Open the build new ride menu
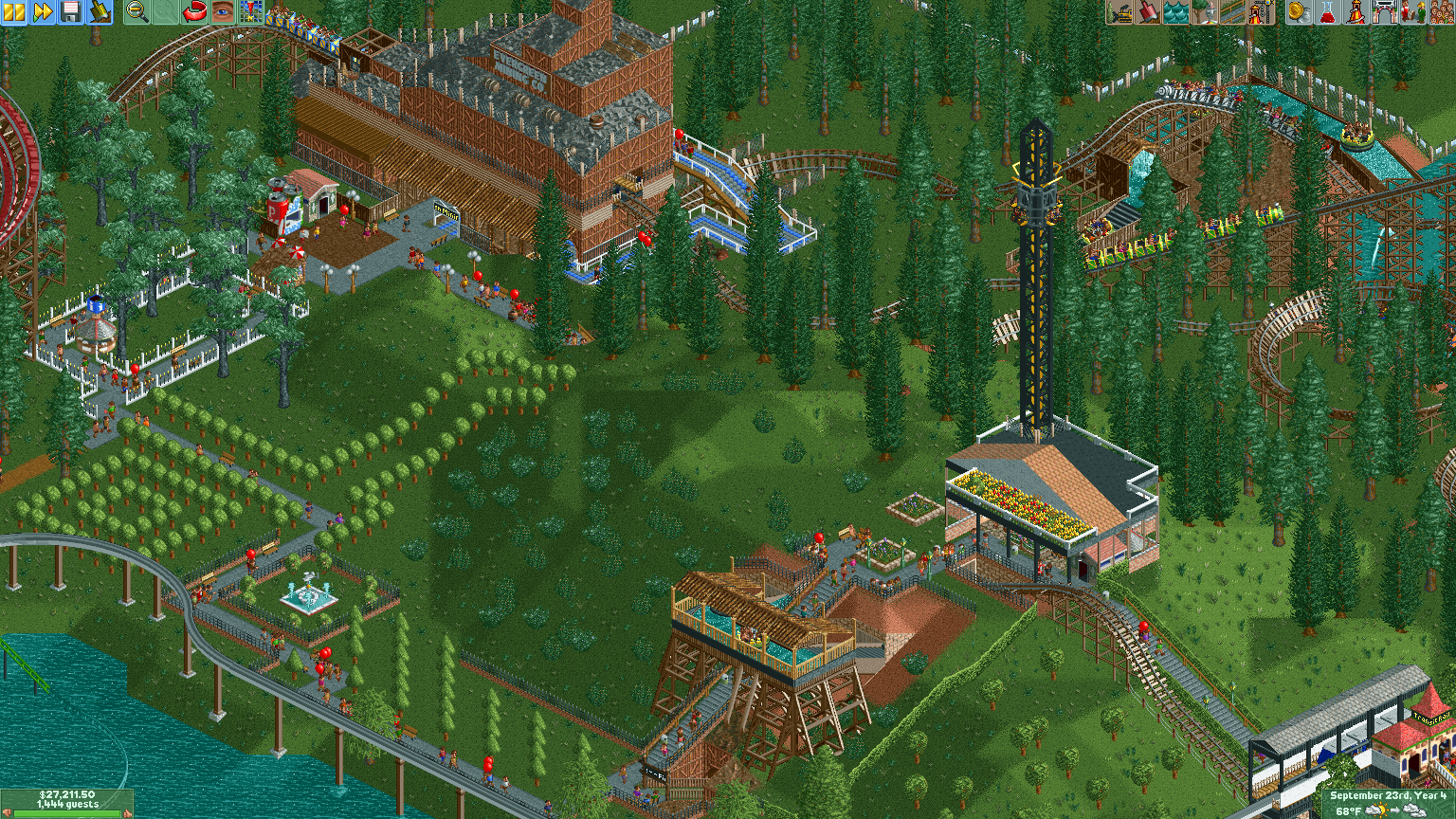 pos(1262,13)
